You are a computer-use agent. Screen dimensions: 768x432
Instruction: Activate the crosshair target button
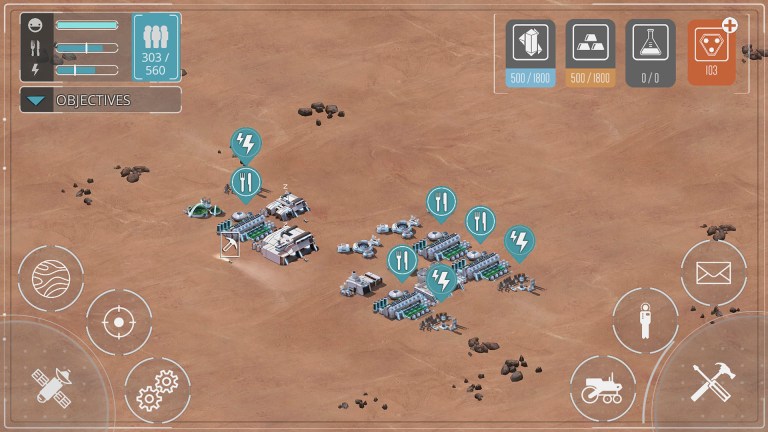point(119,322)
